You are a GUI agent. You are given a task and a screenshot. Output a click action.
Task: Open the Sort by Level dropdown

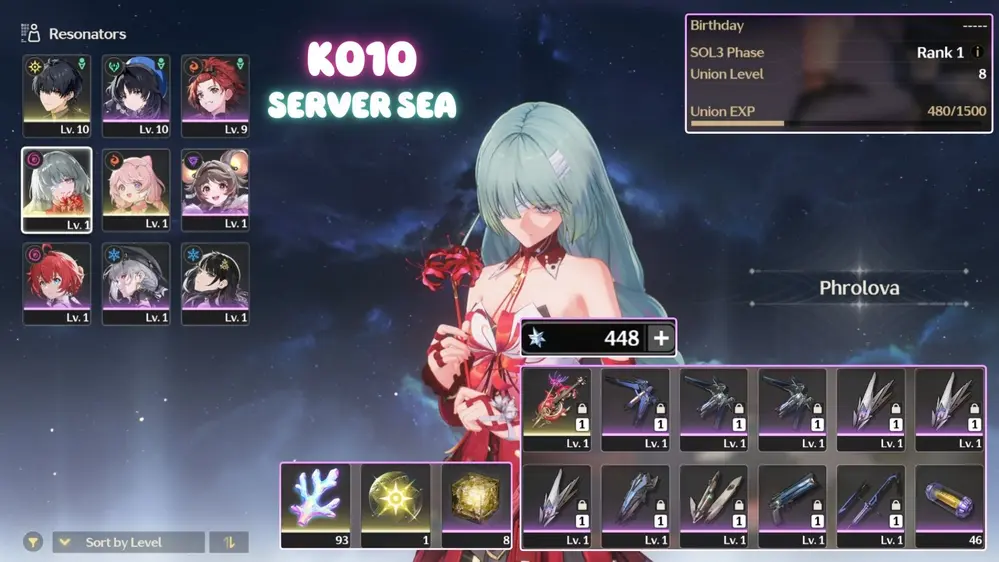pos(128,542)
